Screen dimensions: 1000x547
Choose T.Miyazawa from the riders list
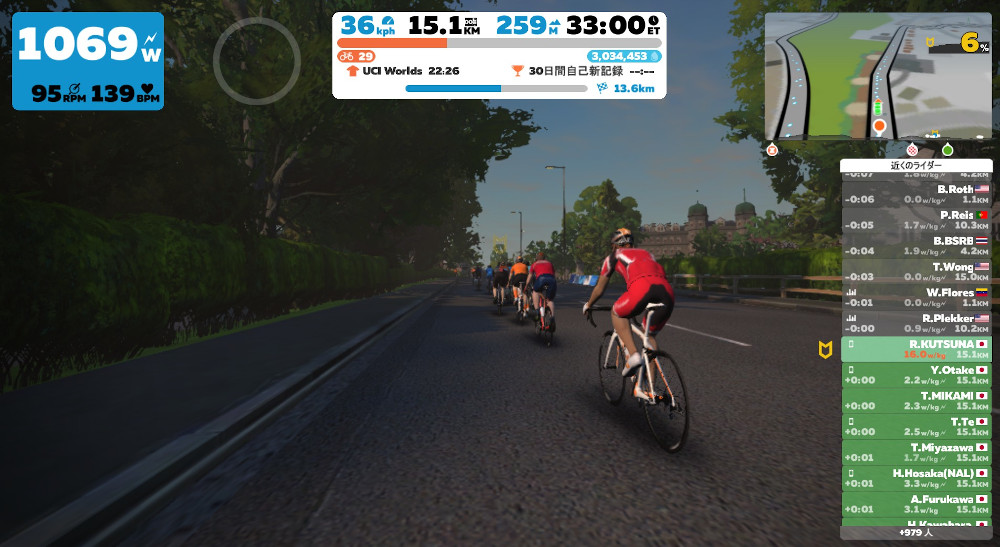tap(916, 453)
